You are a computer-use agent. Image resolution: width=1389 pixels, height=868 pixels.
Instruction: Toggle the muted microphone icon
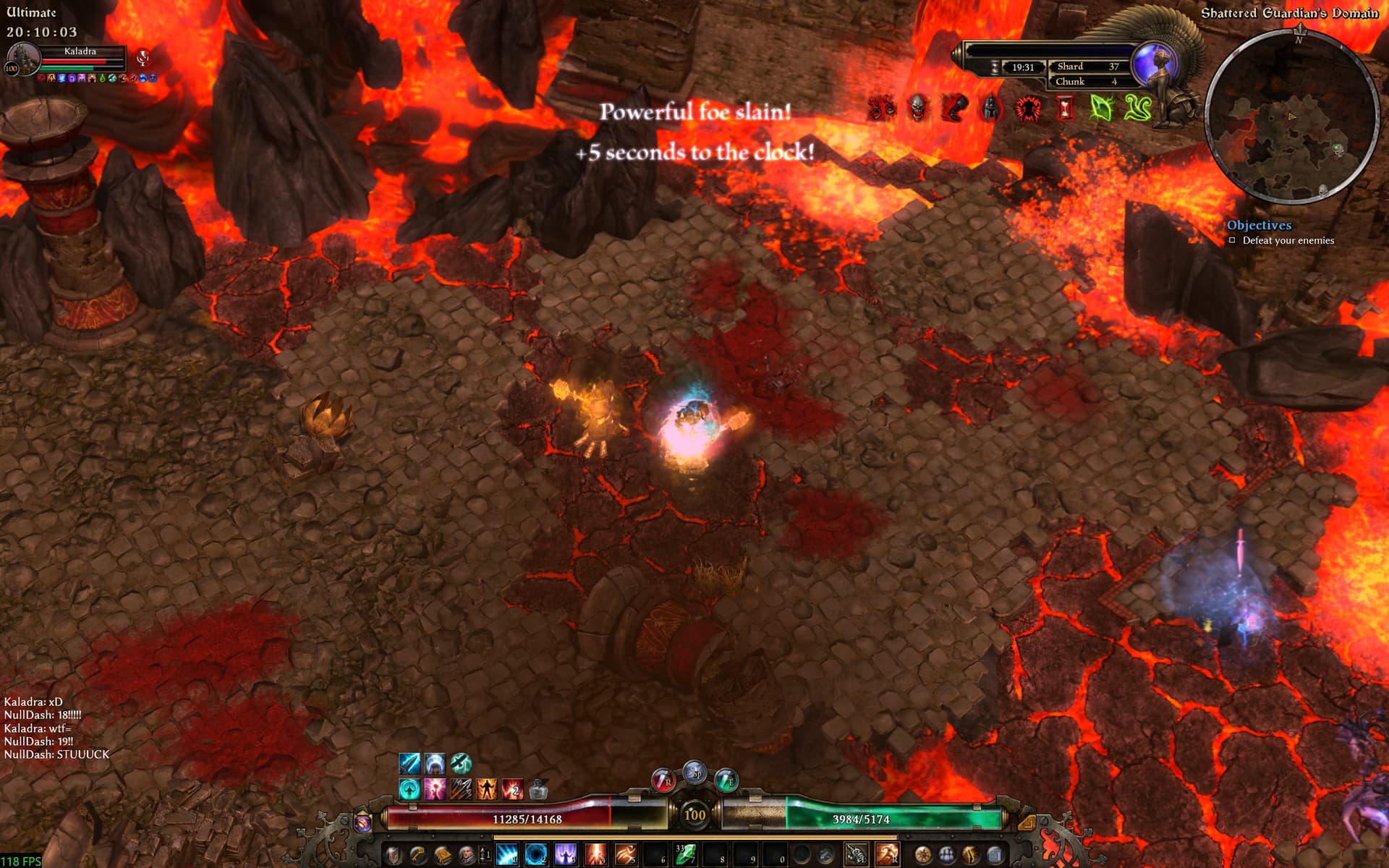point(143,58)
